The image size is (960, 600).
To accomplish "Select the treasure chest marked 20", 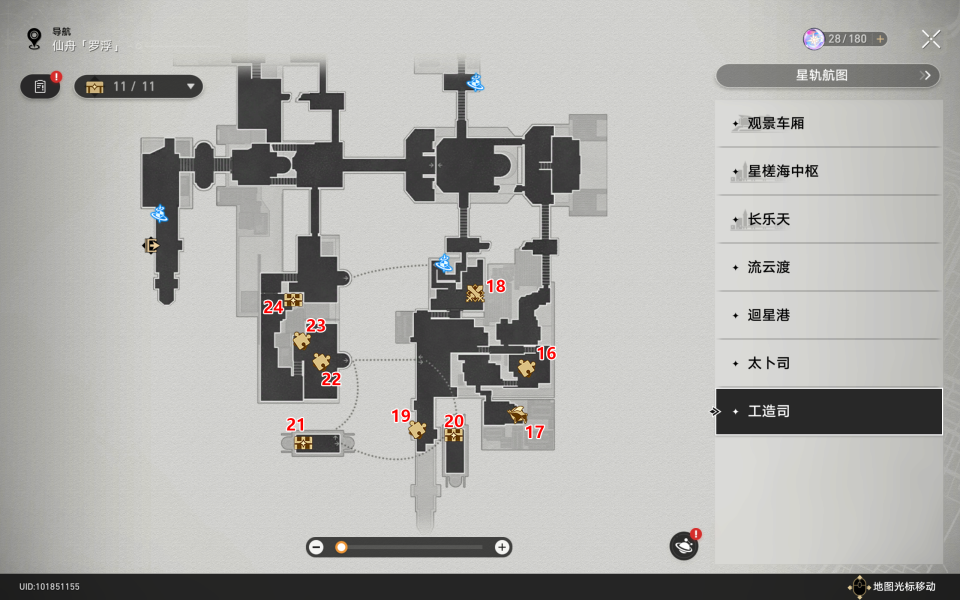I will tap(454, 436).
